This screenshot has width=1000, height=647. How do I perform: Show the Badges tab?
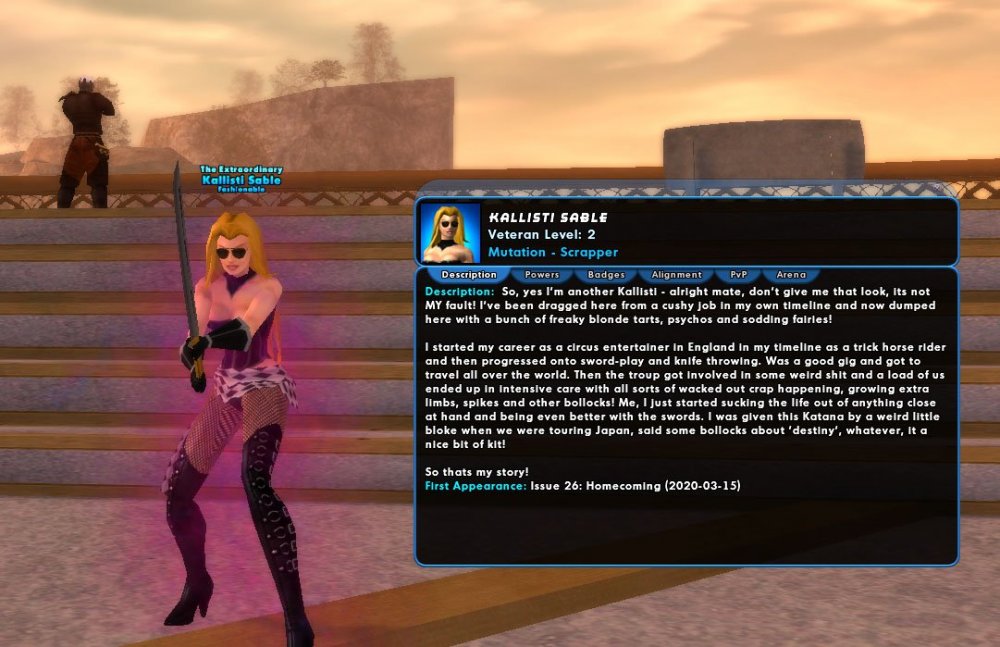click(x=606, y=274)
